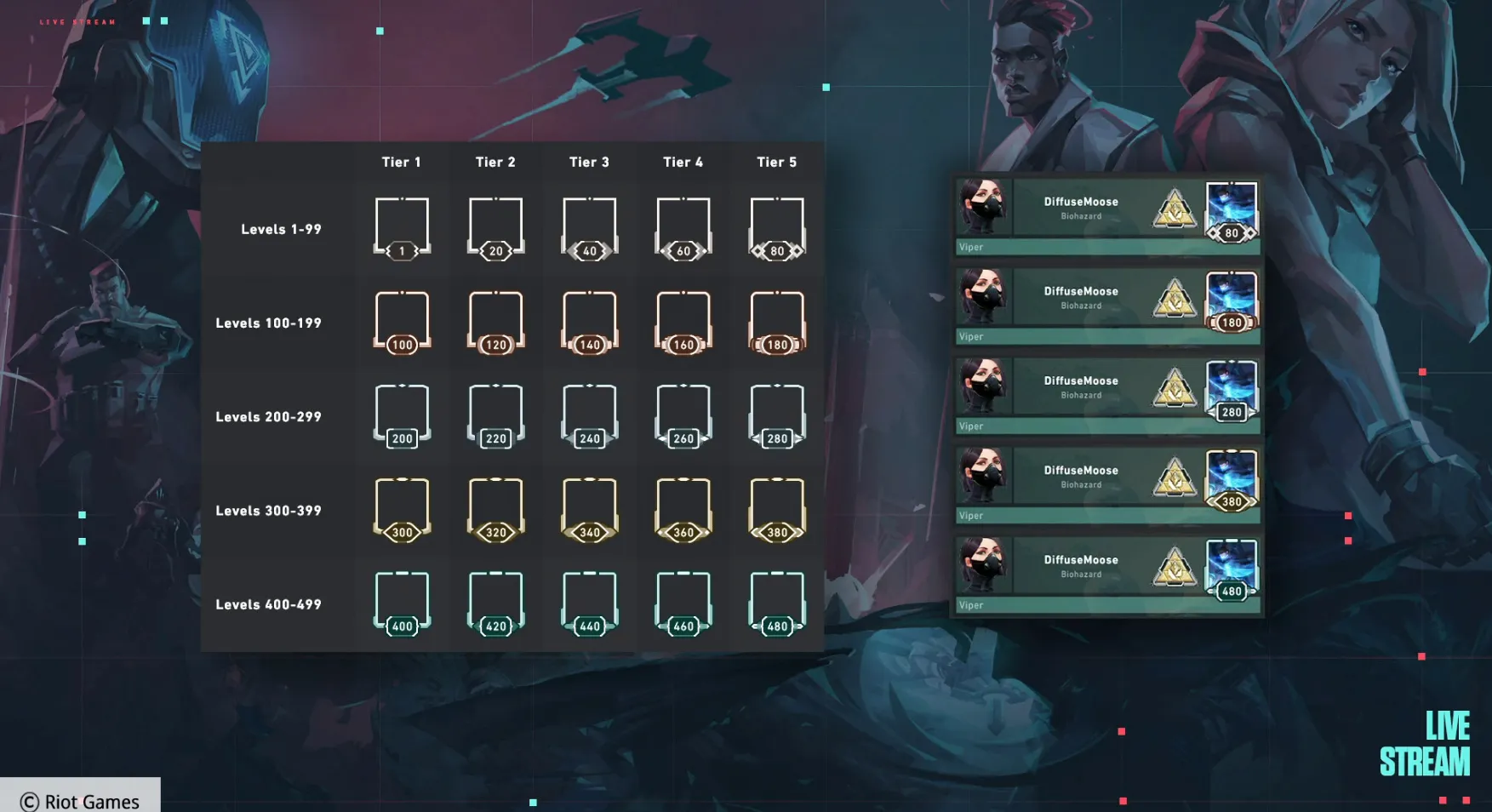
Task: Pick the level 100 bronze border frame
Action: point(402,322)
